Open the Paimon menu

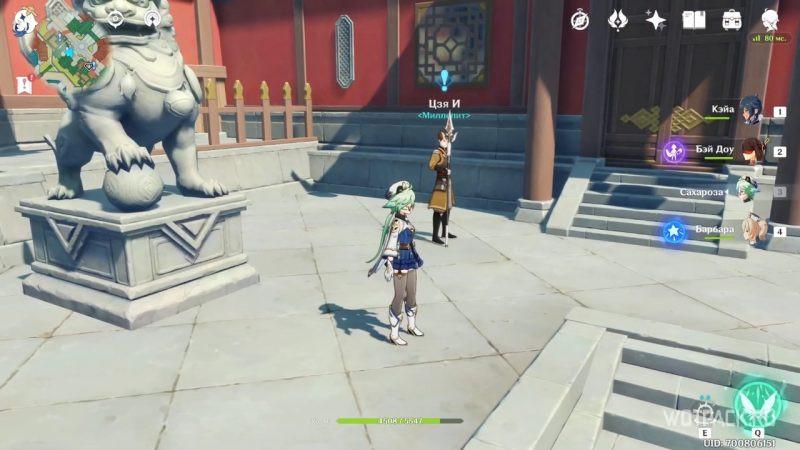click(x=23, y=22)
